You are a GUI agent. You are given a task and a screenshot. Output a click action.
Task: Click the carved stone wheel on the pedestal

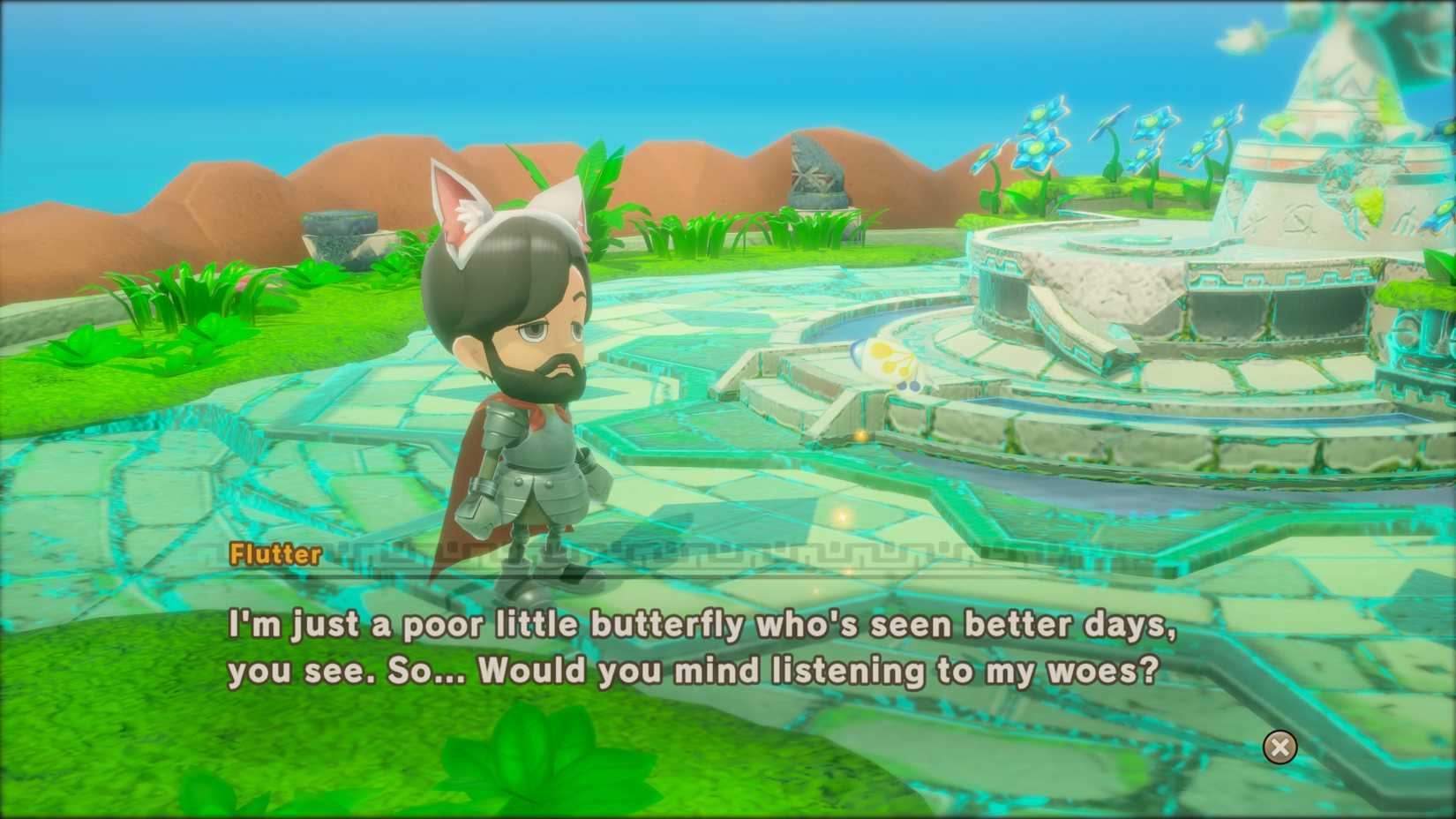click(816, 177)
